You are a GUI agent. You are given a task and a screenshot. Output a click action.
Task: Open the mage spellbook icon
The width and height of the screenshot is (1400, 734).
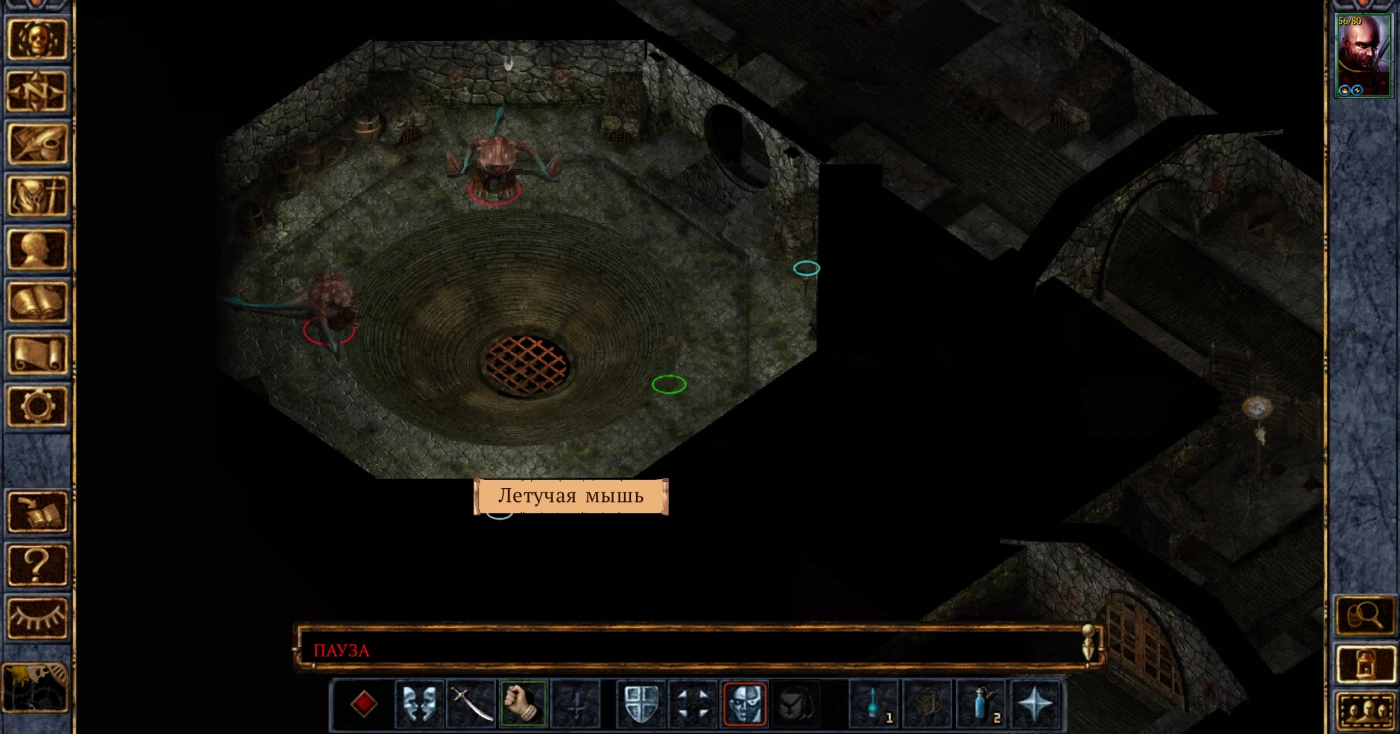(x=37, y=301)
